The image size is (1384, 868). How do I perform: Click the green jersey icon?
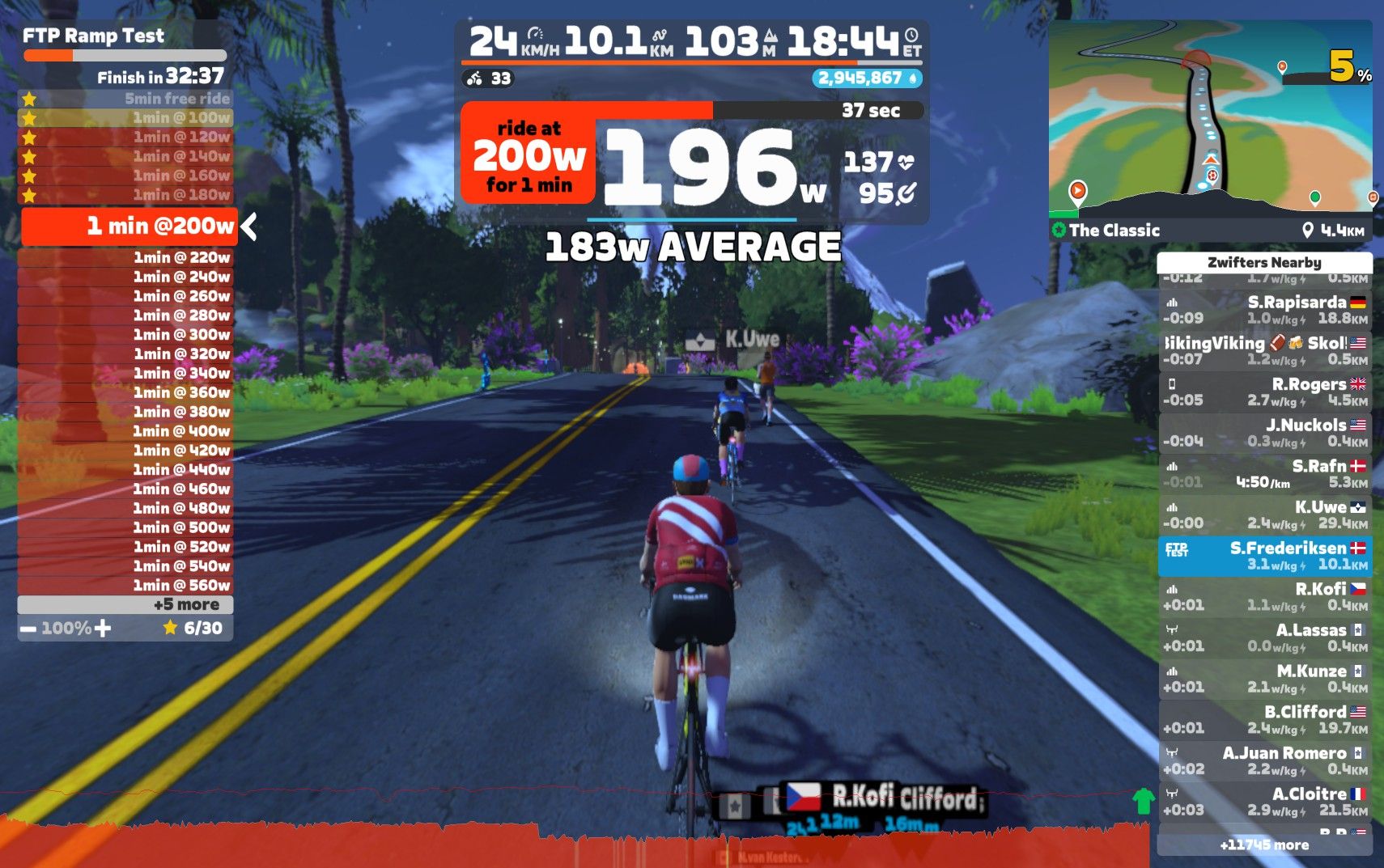coord(1143,802)
